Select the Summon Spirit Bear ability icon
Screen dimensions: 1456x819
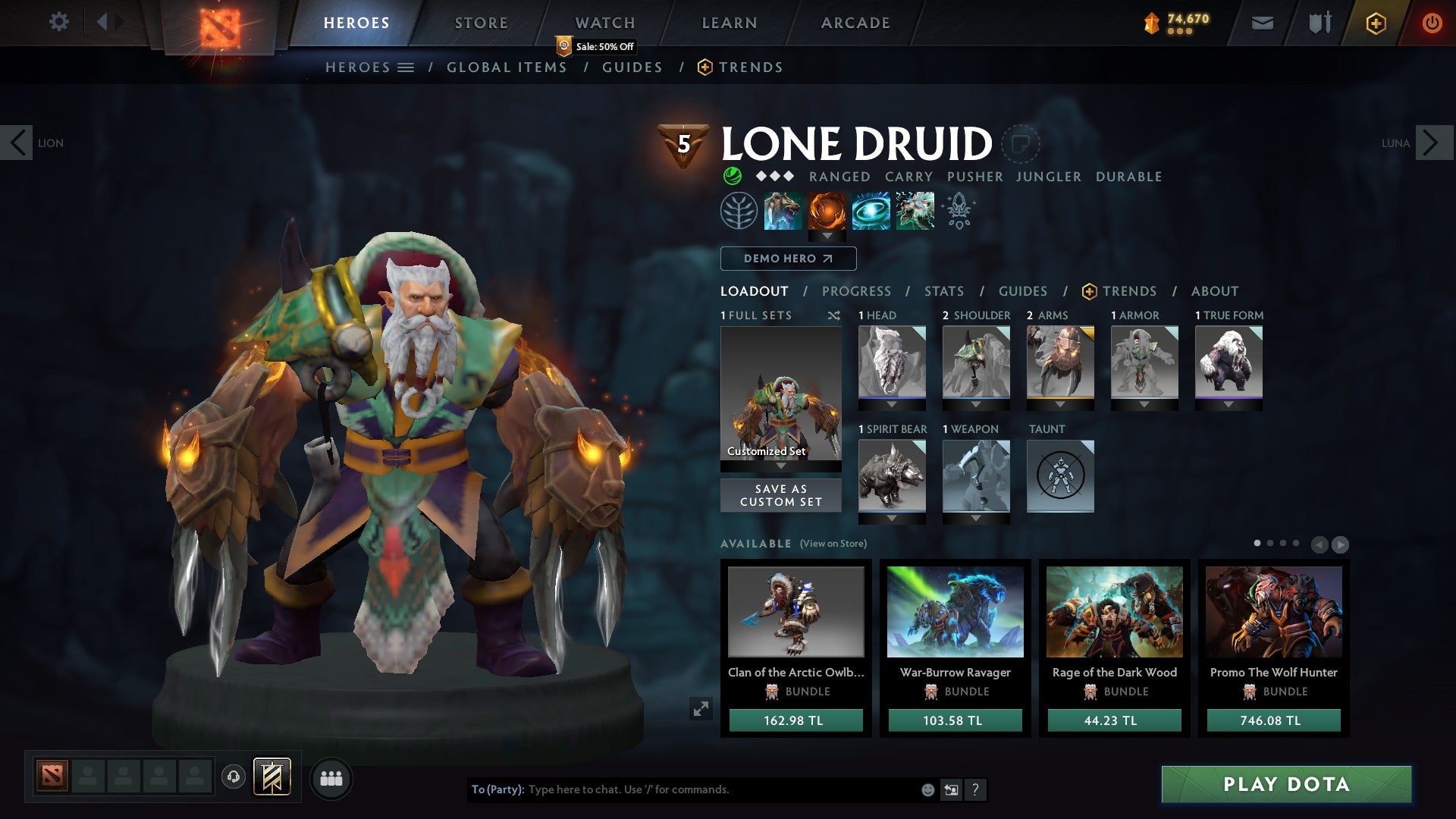coord(782,211)
